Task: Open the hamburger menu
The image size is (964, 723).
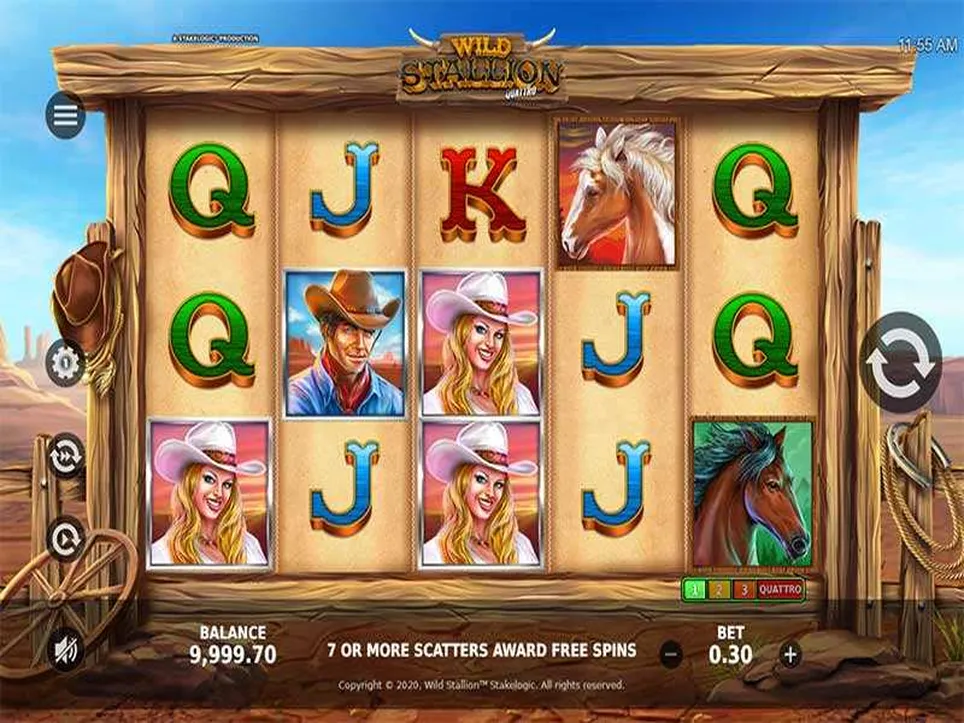Action: pos(65,116)
